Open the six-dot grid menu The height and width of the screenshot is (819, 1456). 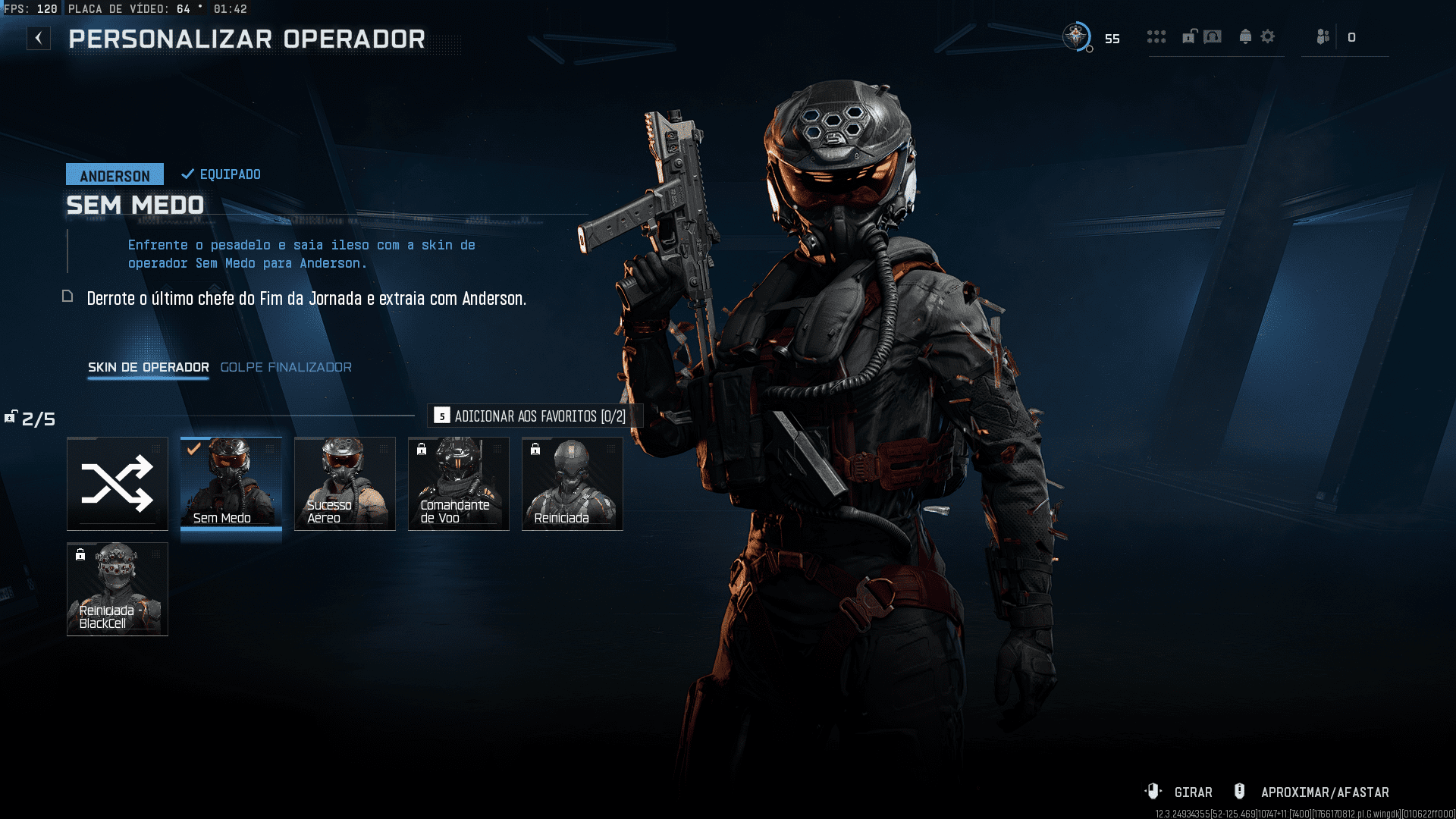click(x=1156, y=37)
